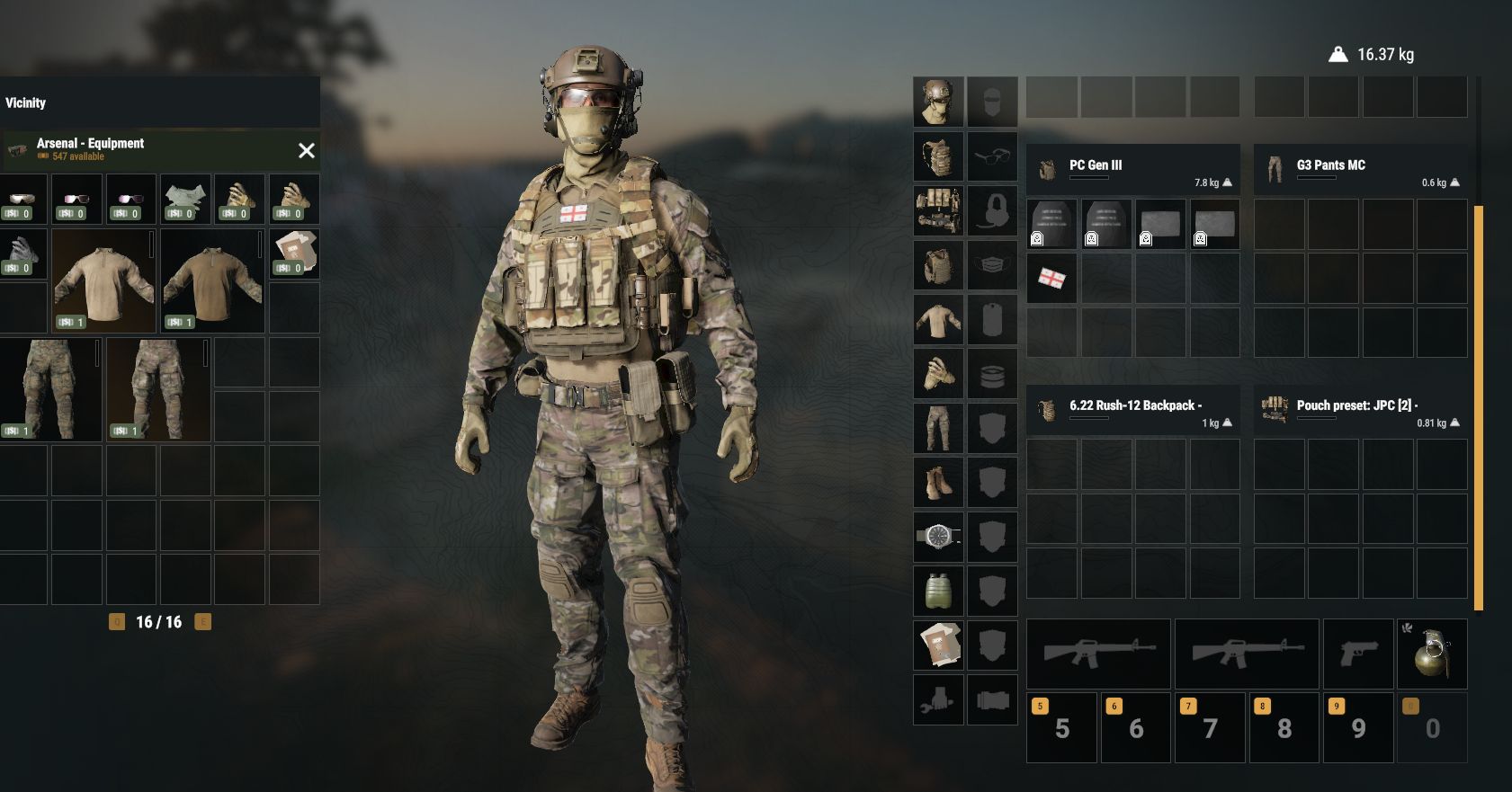The width and height of the screenshot is (1512, 792).
Task: Click the headset equipment slot icon
Action: [992, 211]
